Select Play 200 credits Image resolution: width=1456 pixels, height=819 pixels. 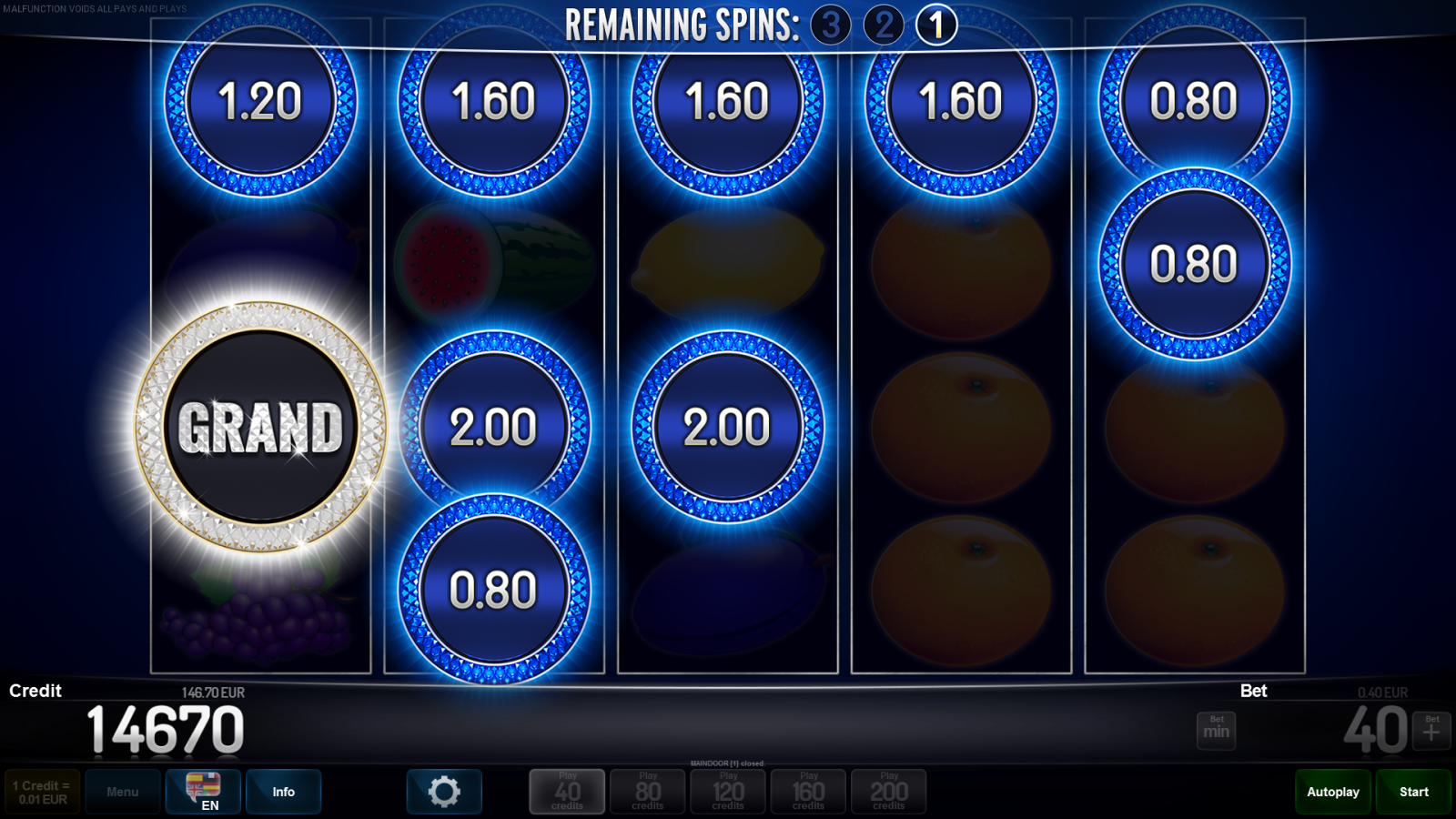[x=888, y=791]
